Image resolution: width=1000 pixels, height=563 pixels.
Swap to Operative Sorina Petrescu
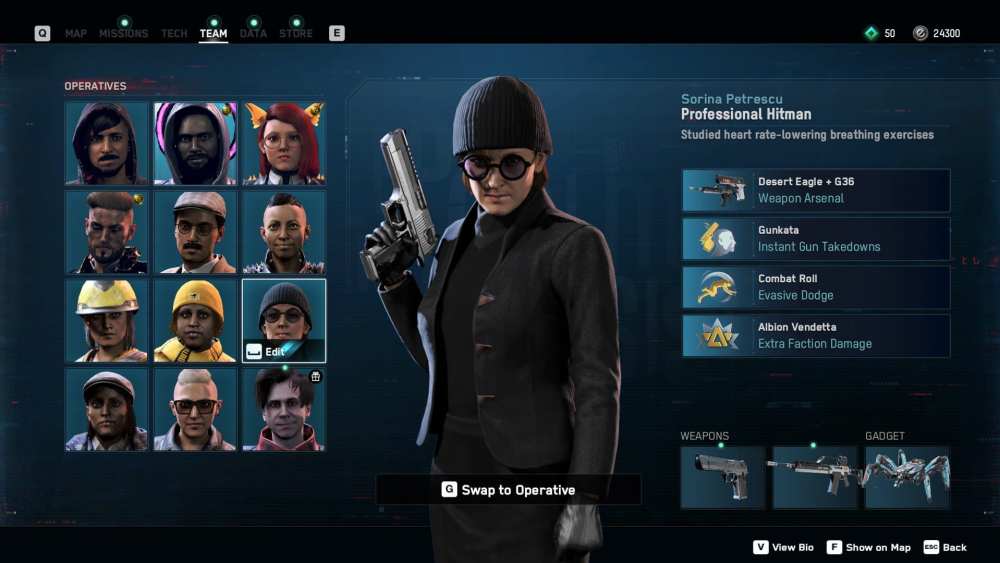coord(508,490)
